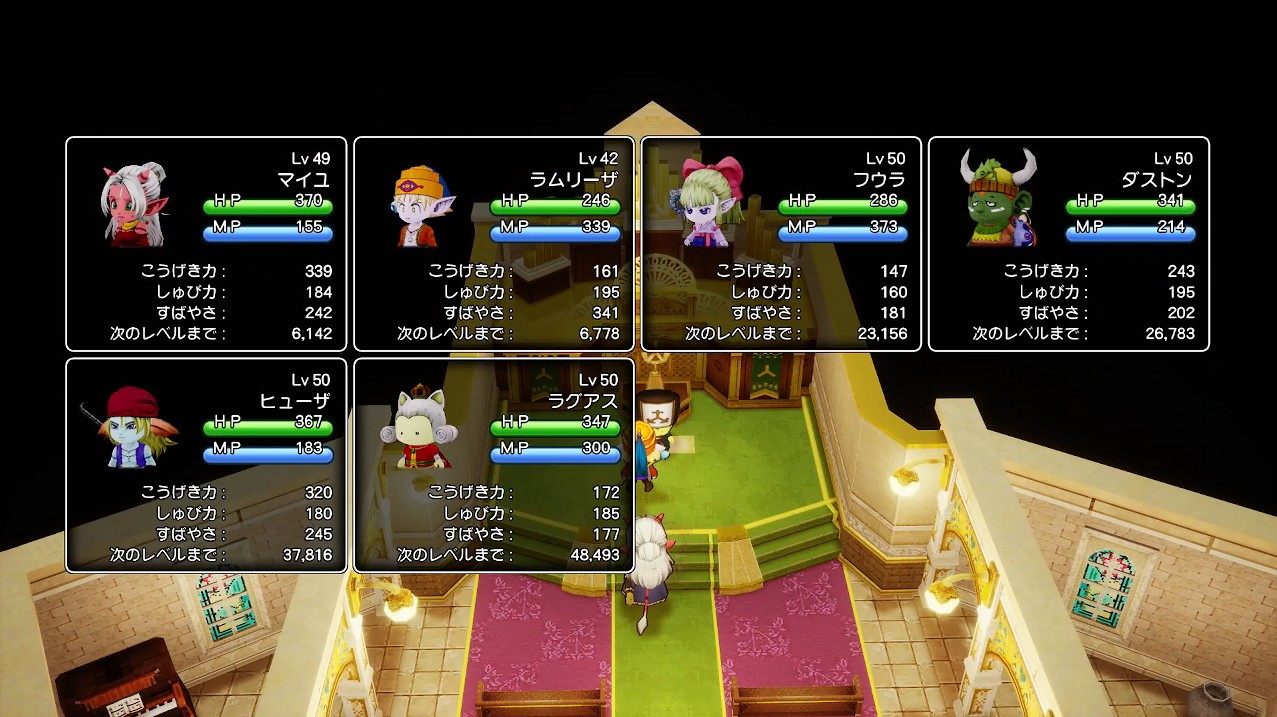Select the ダストン status card
The width and height of the screenshot is (1277, 717).
pyautogui.click(x=1068, y=244)
